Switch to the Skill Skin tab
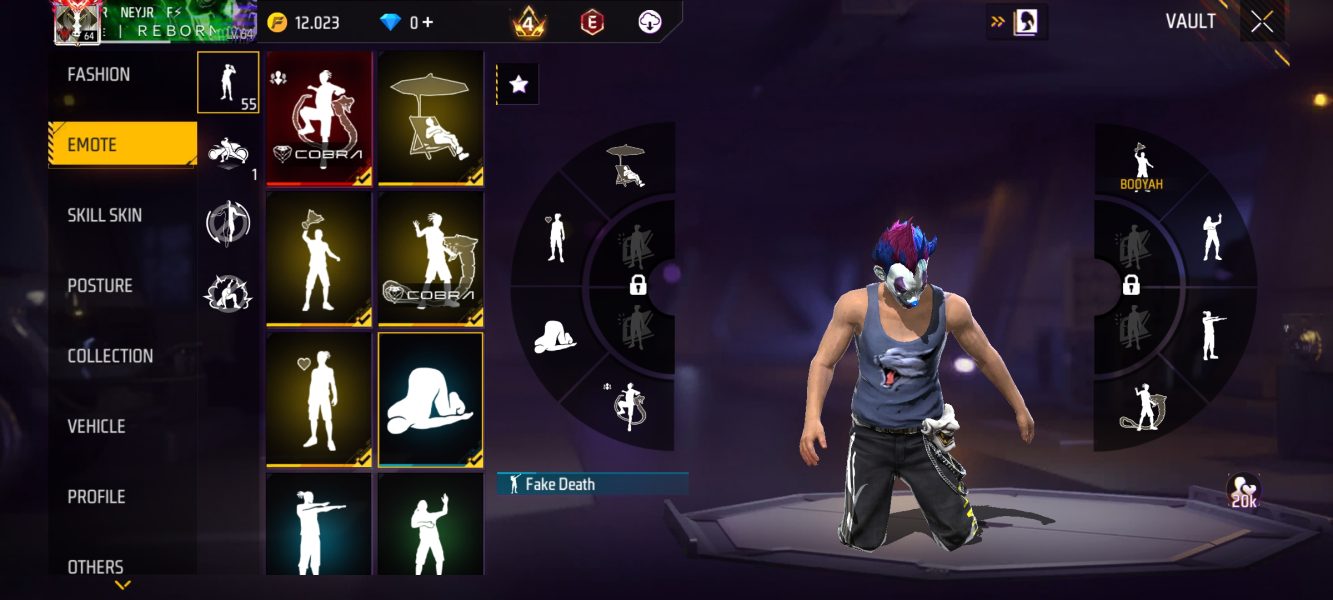1333x600 pixels. (x=105, y=215)
